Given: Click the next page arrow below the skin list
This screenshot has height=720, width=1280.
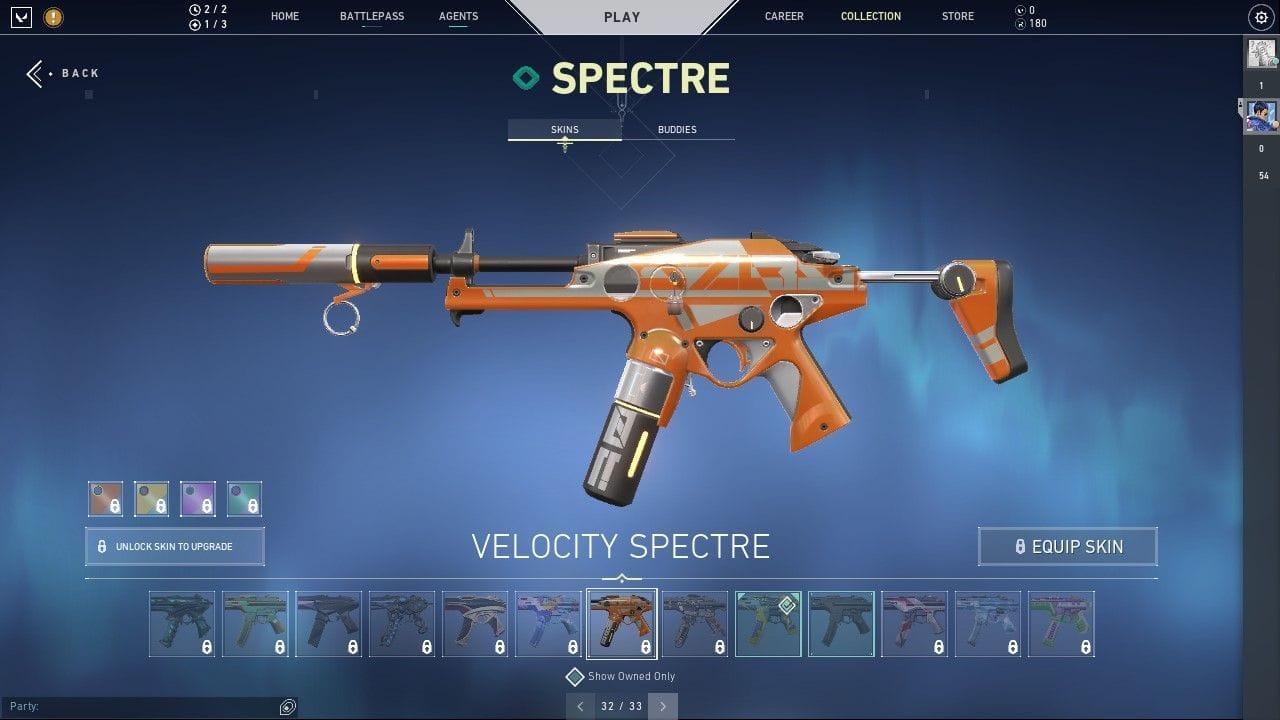Looking at the screenshot, I should 662,706.
